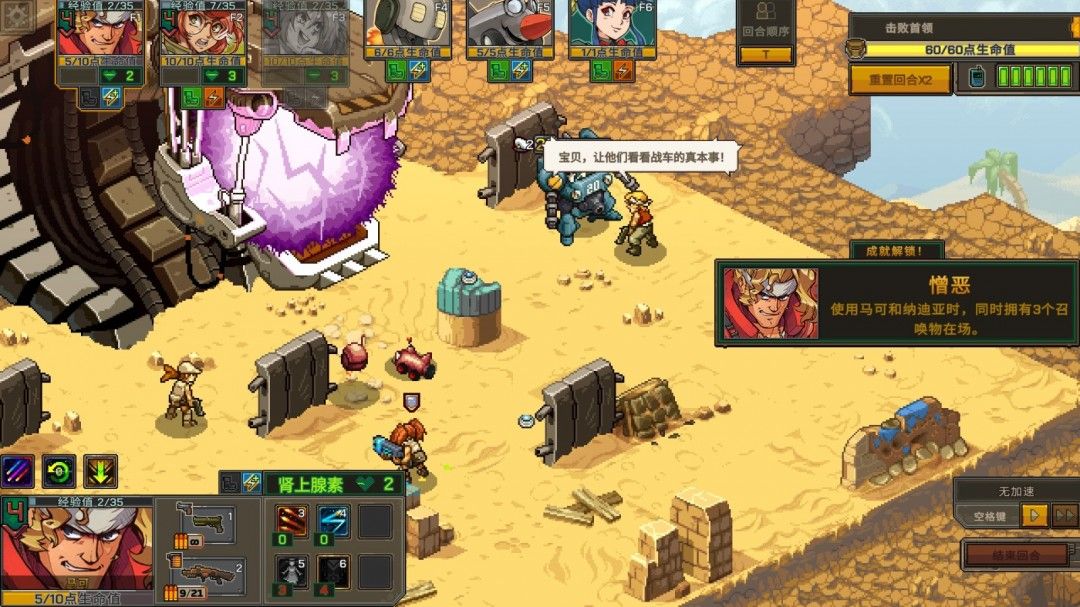Use the blue lightning skill numbered 4
Image resolution: width=1080 pixels, height=607 pixels.
tap(333, 522)
